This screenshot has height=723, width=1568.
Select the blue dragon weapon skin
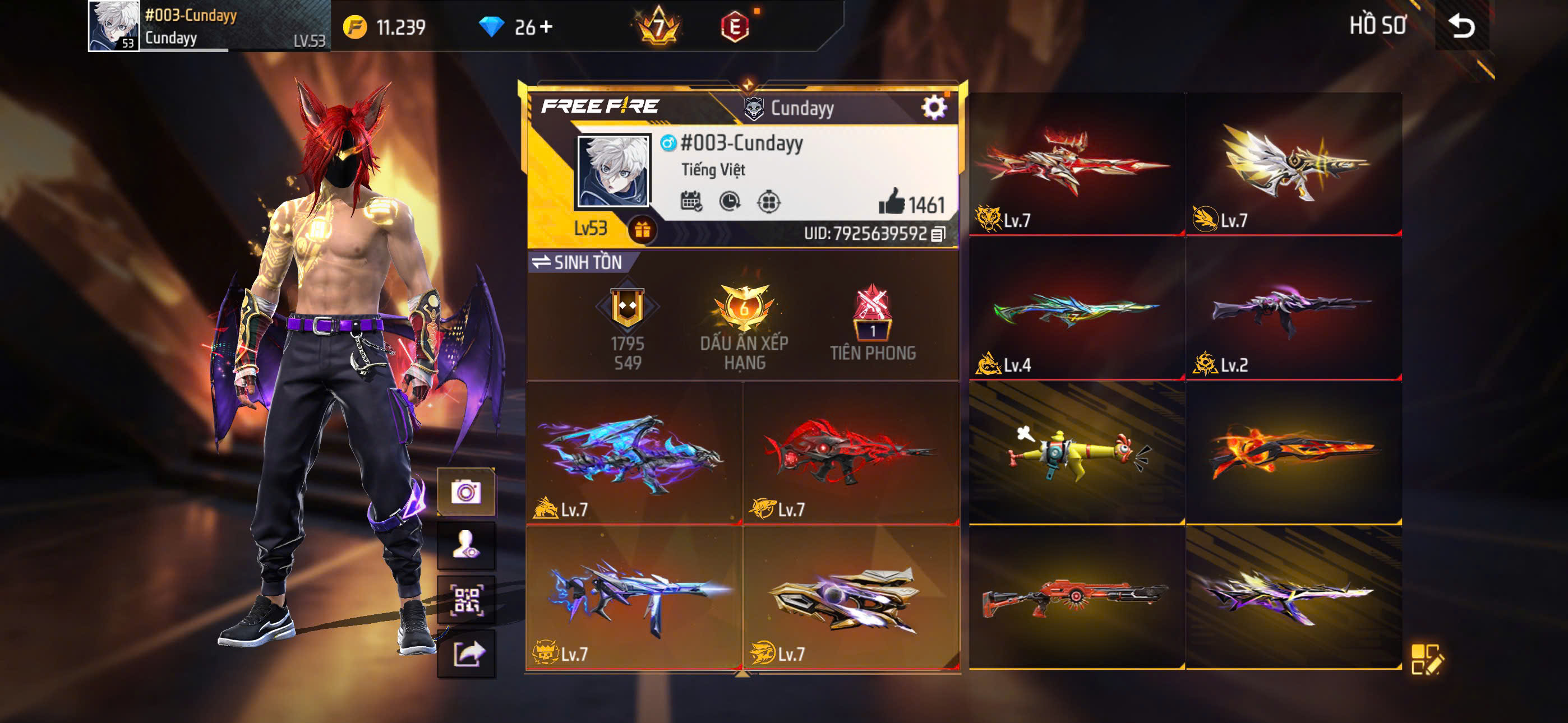click(633, 453)
